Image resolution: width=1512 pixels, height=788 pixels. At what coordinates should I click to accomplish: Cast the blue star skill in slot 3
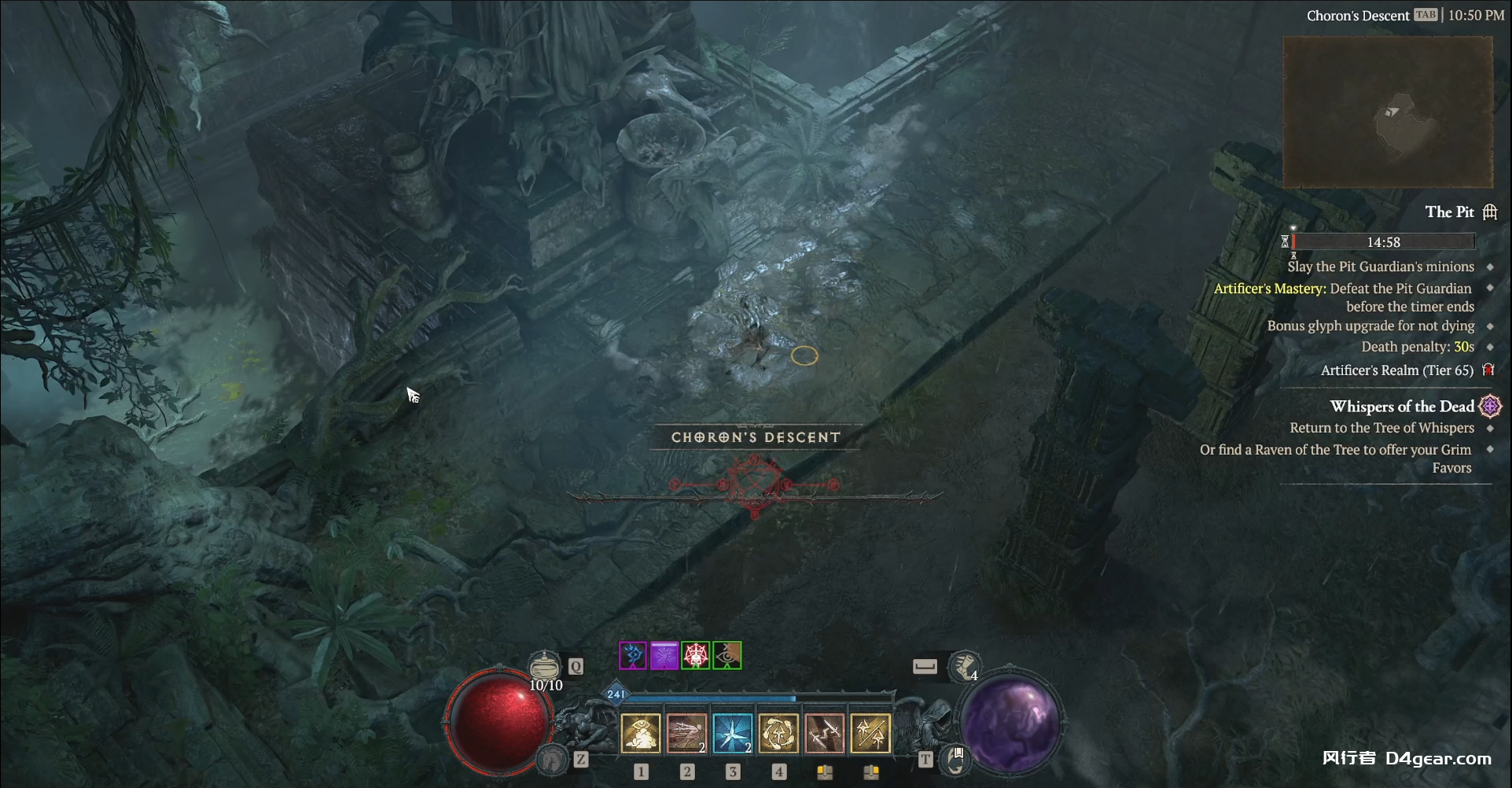pyautogui.click(x=733, y=734)
